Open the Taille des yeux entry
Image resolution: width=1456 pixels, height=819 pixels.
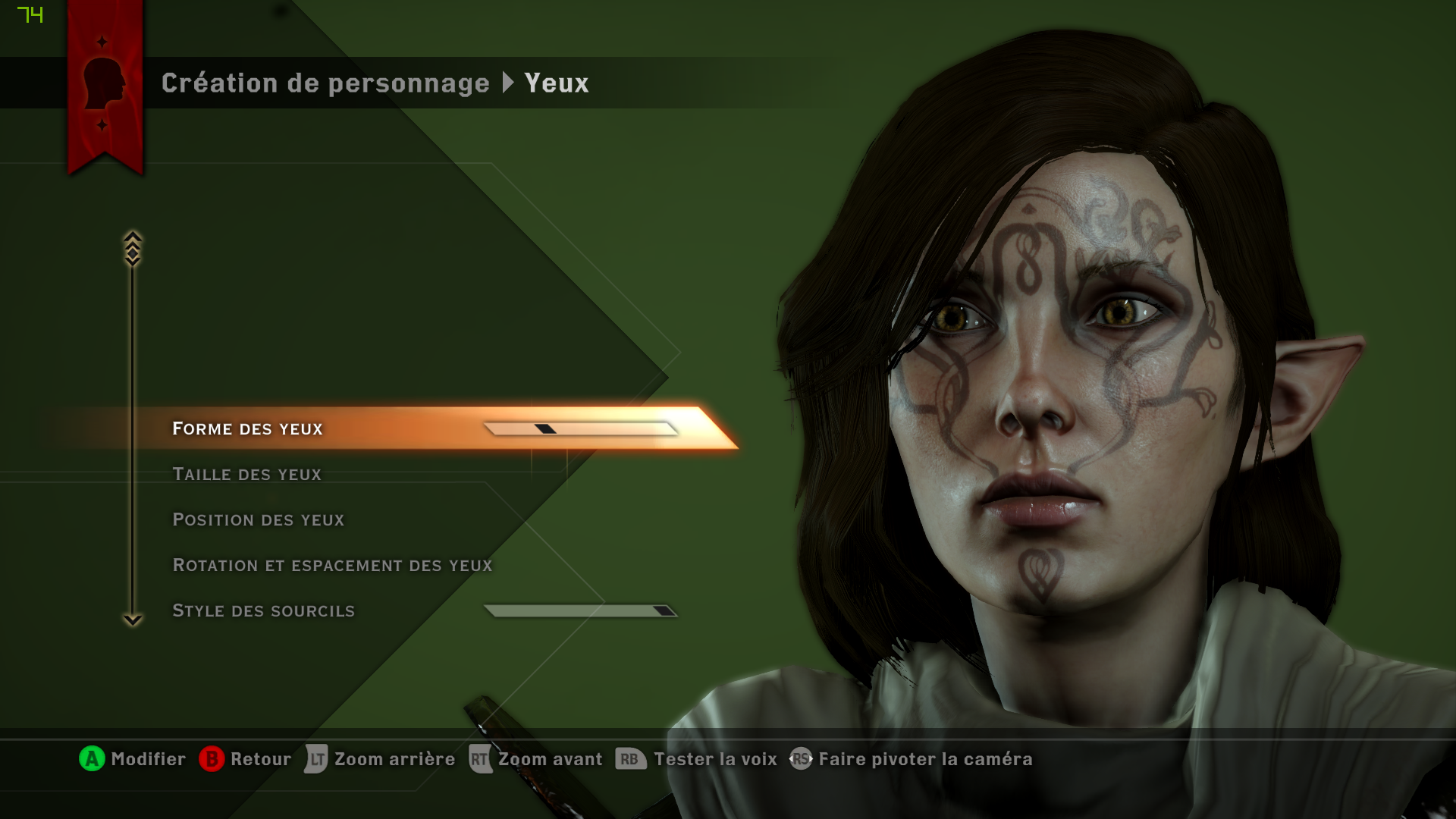click(x=247, y=475)
